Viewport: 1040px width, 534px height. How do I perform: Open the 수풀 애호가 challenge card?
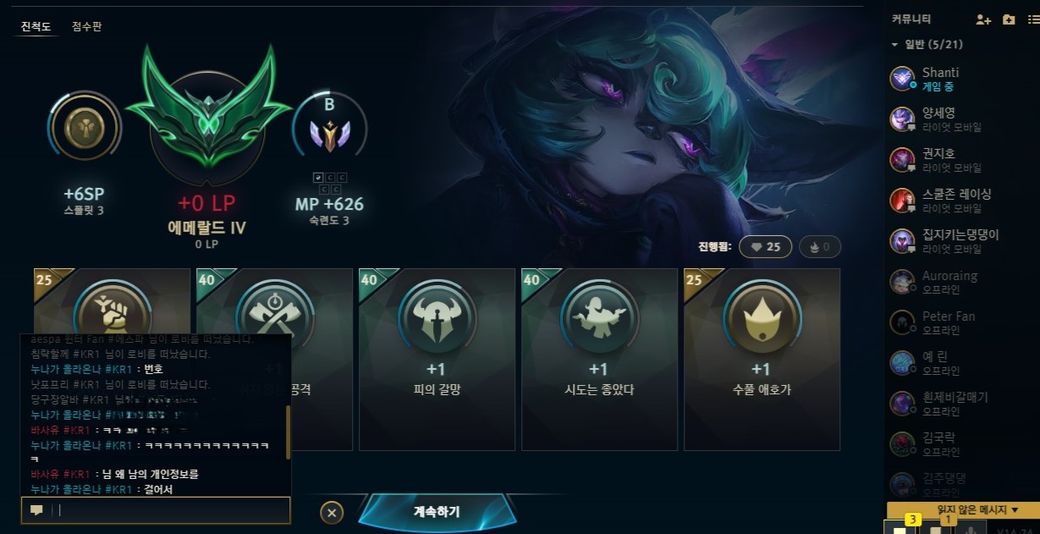(761, 358)
